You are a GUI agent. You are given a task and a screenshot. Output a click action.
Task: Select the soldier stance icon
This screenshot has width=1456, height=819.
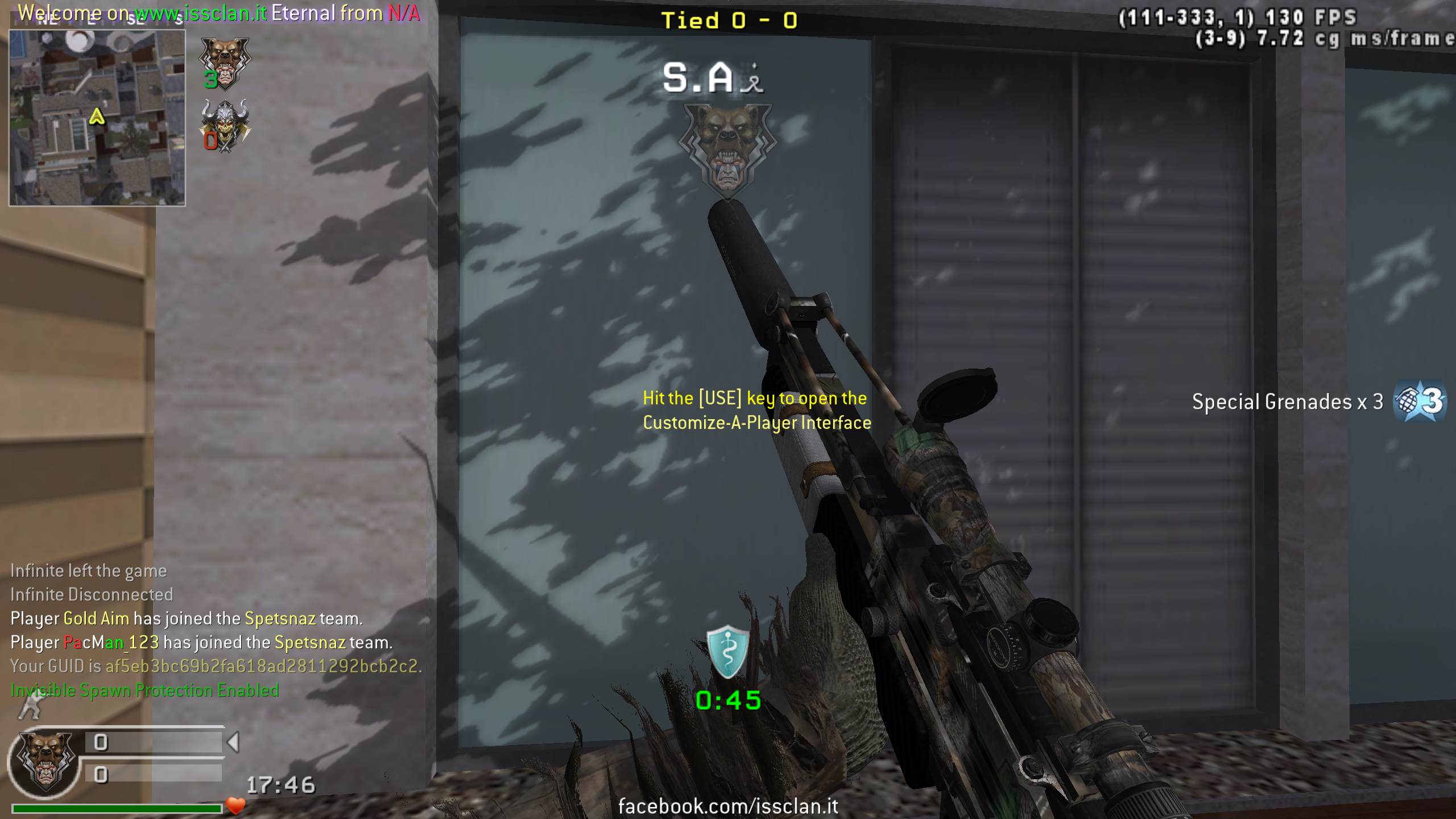tap(30, 706)
